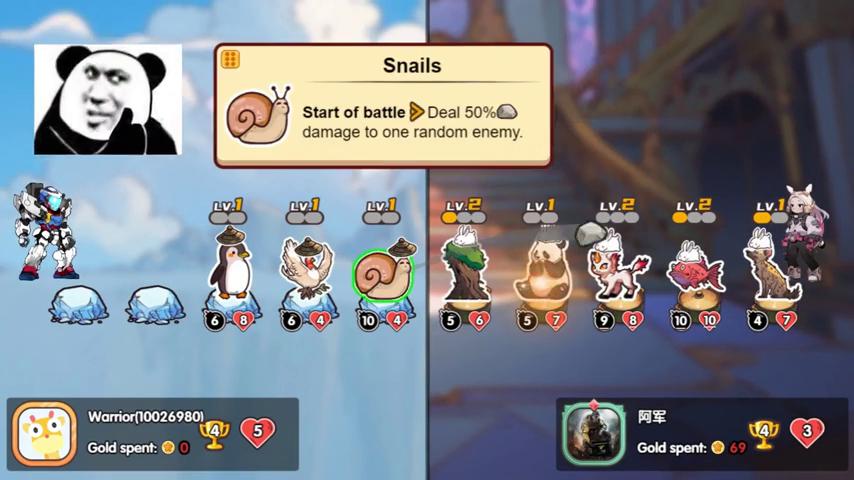Click the panda meme overlay image
Viewport: 854px width, 480px height.
pos(108,100)
